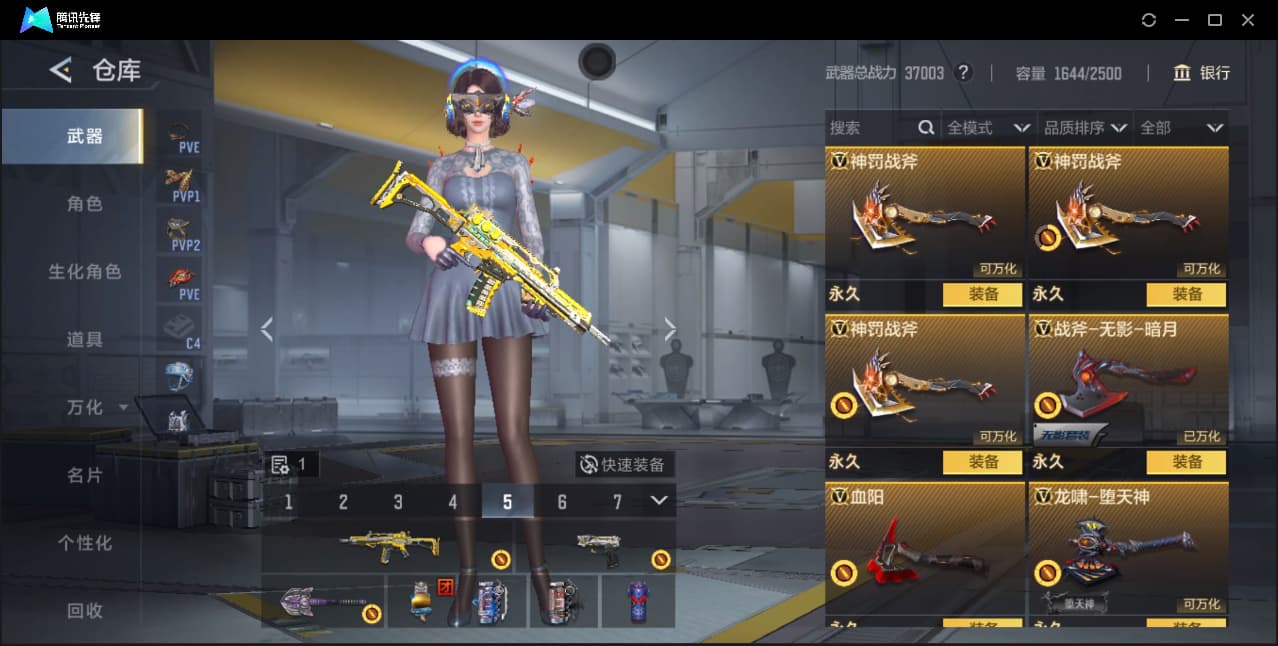This screenshot has height=646, width=1278.
Task: Show next character view with right arrow
Action: (670, 330)
